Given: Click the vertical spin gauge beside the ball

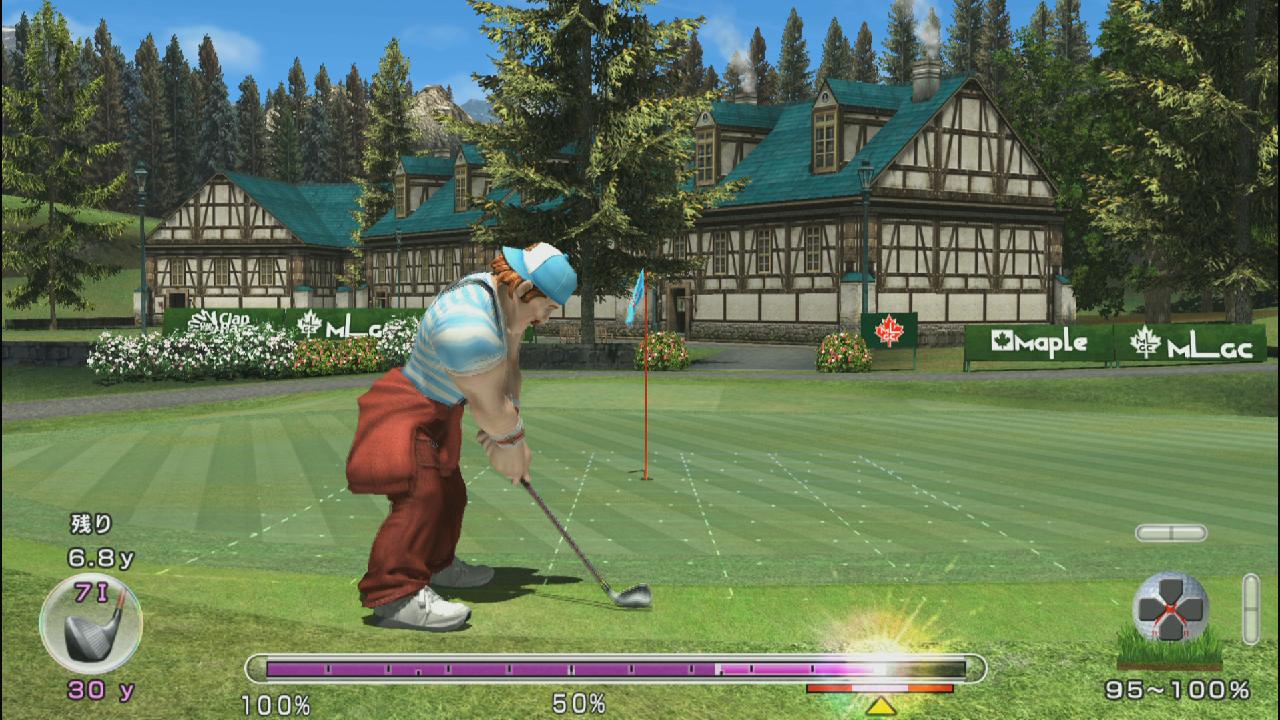Looking at the screenshot, I should pyautogui.click(x=1250, y=608).
